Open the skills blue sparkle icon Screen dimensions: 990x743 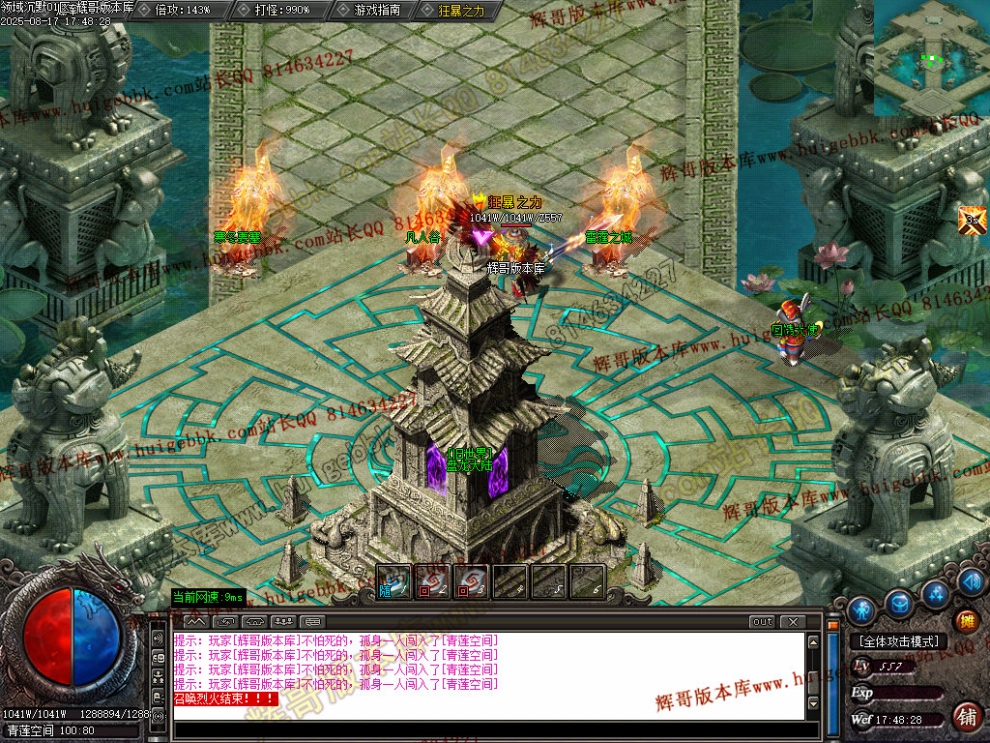[935, 594]
